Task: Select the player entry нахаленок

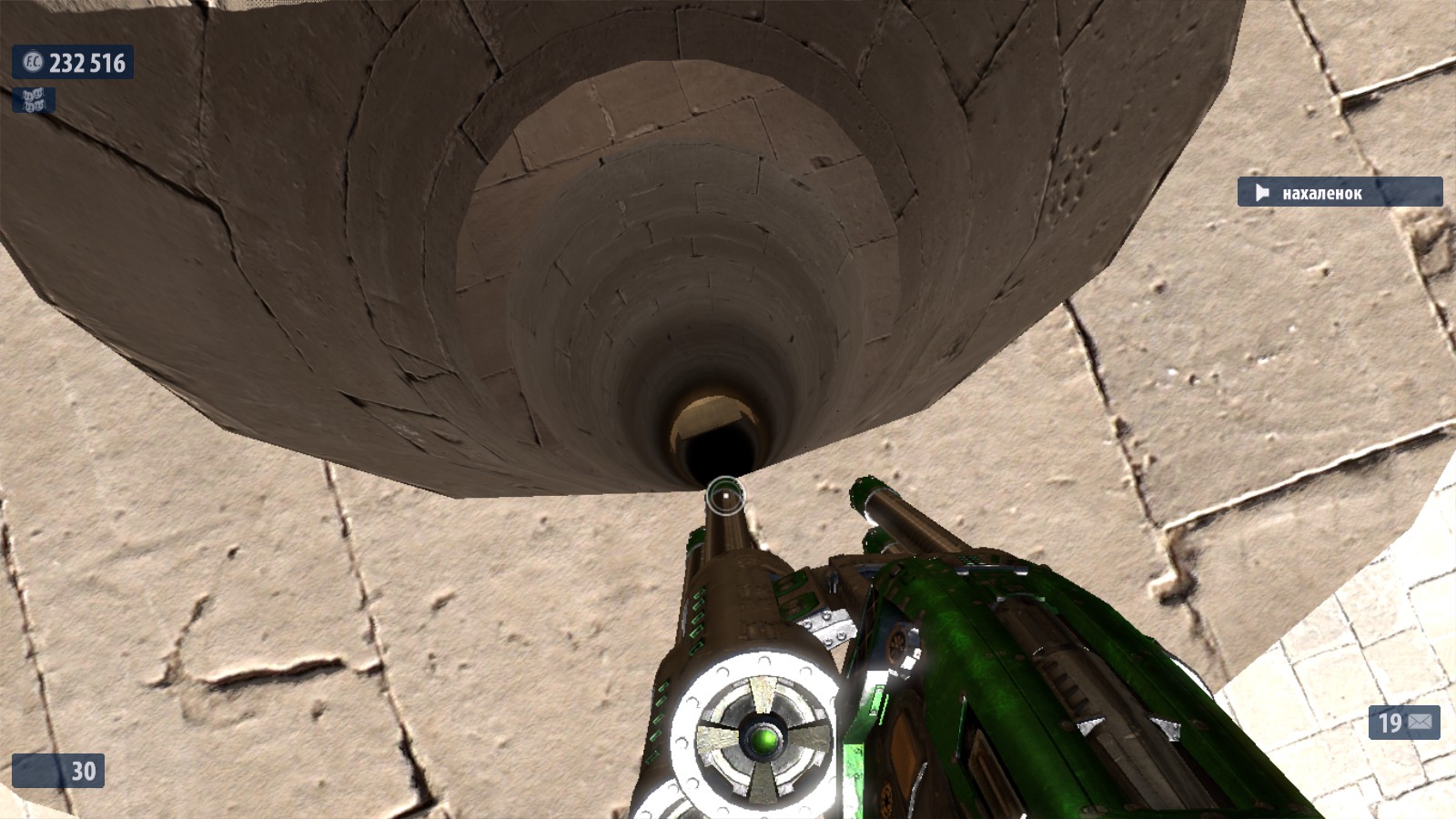Action: pyautogui.click(x=1339, y=192)
